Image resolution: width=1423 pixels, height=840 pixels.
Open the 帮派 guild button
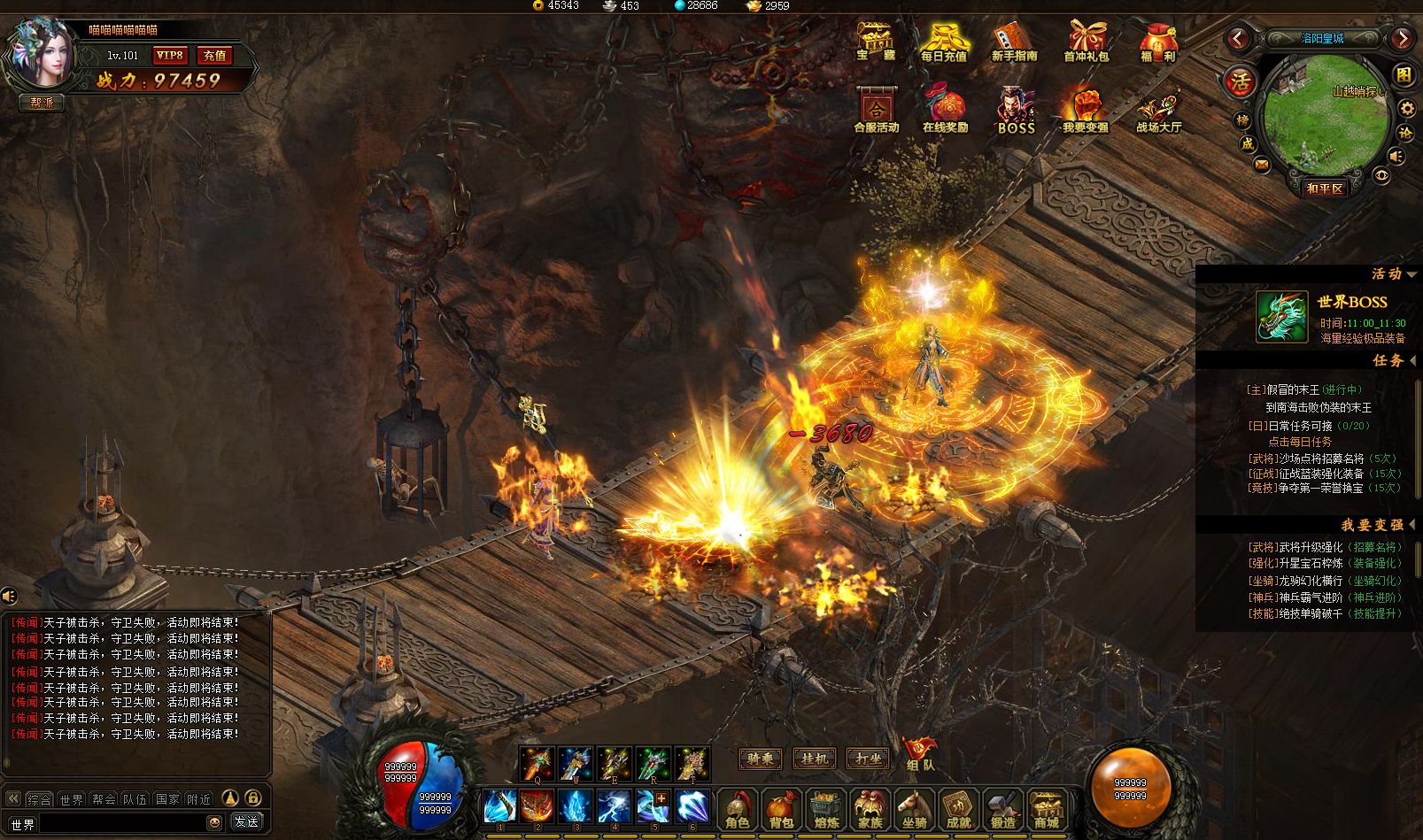pos(42,103)
